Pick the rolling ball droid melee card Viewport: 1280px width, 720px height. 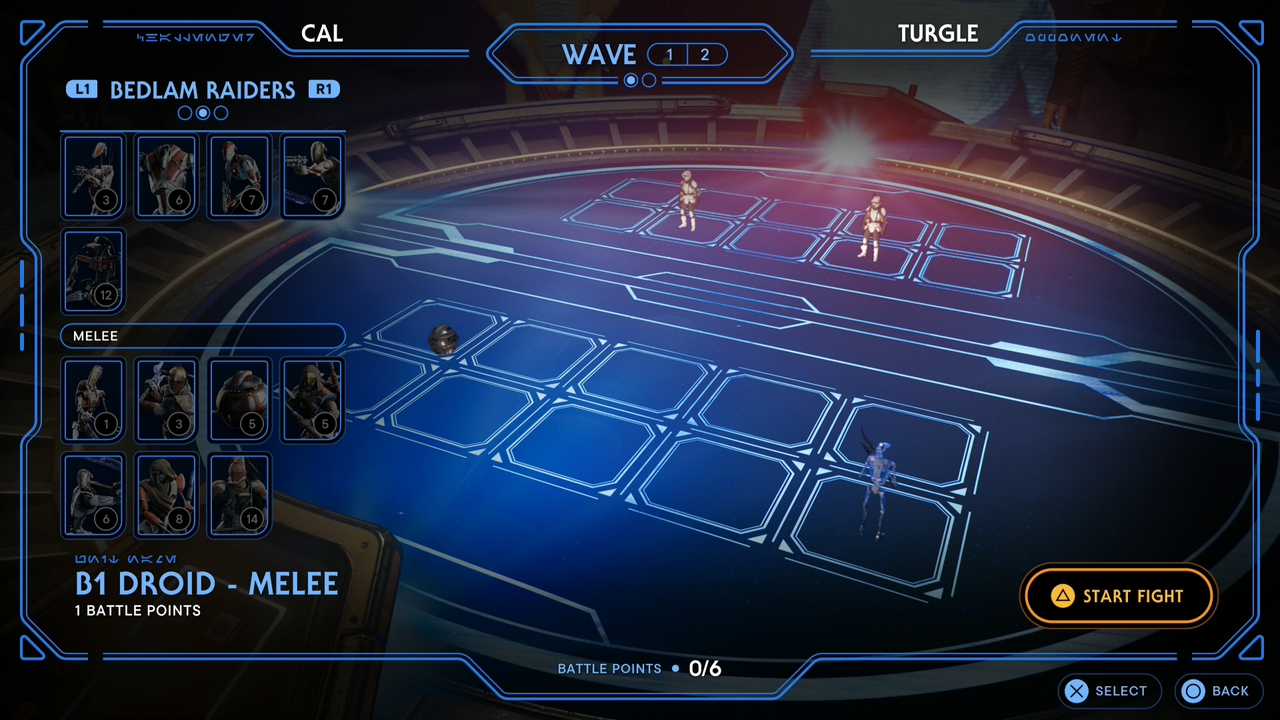(240, 400)
